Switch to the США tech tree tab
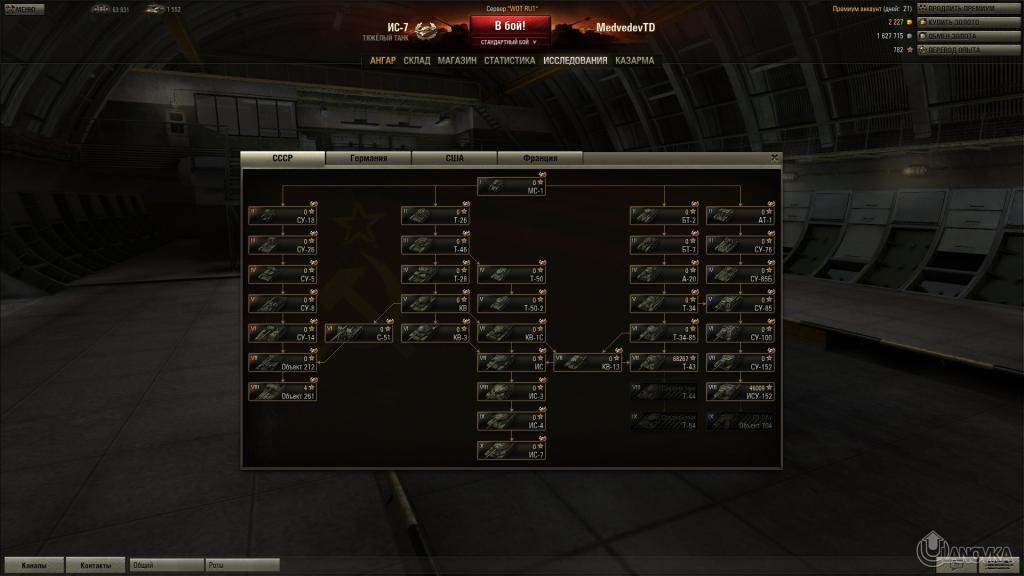This screenshot has width=1024, height=576. pyautogui.click(x=455, y=158)
